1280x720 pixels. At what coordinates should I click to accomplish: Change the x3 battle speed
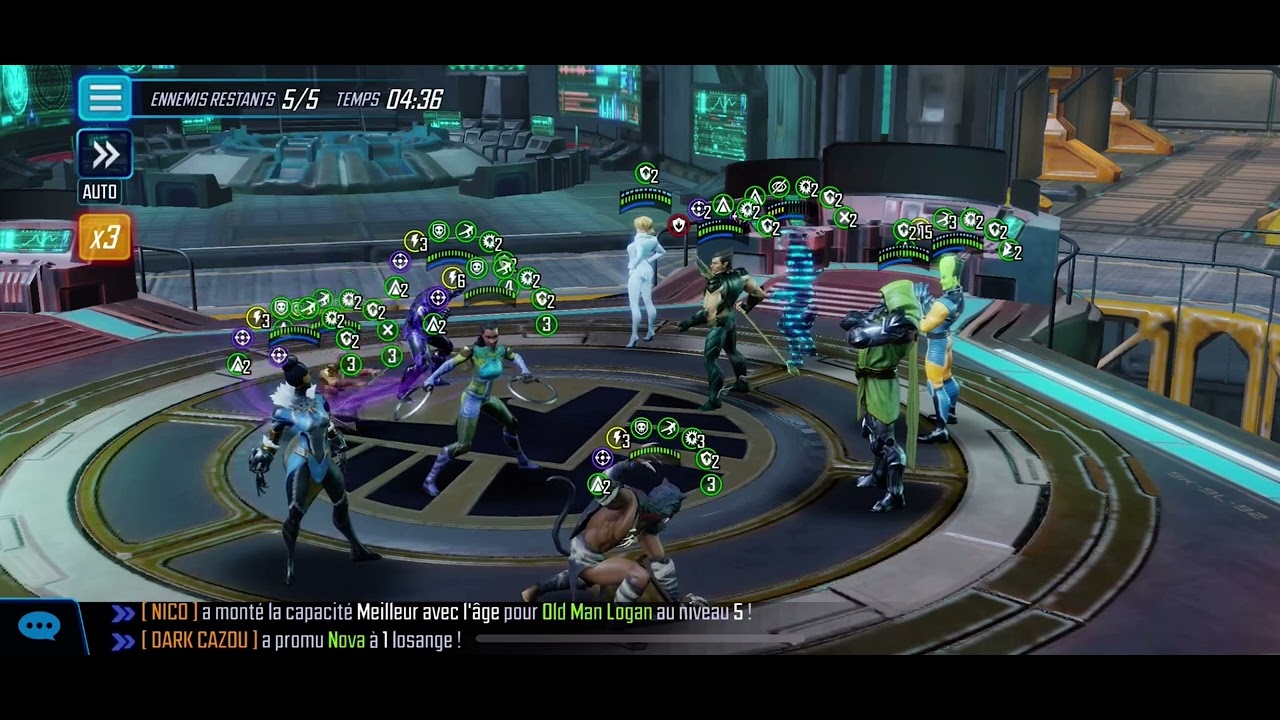click(104, 237)
